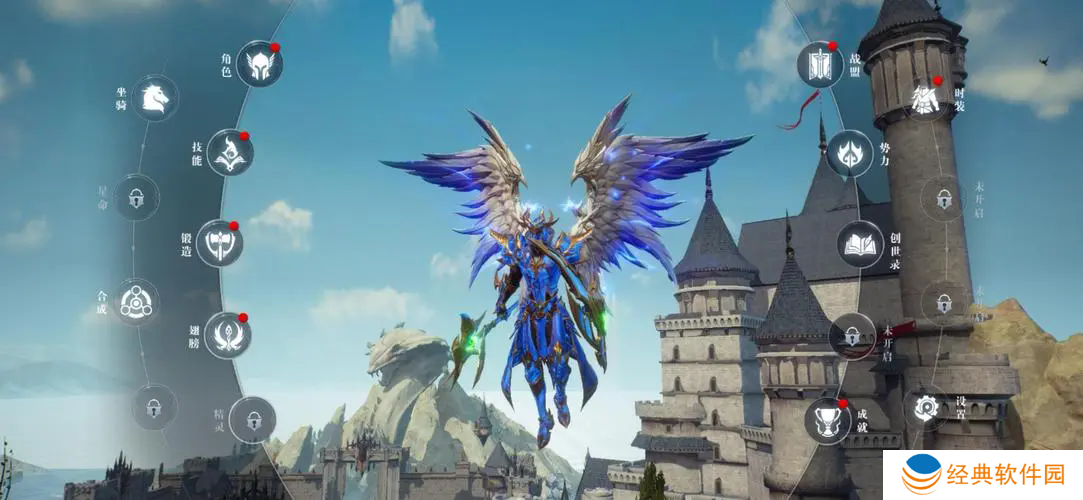
Task: Open the 角色 character helmet menu
Action: (259, 64)
